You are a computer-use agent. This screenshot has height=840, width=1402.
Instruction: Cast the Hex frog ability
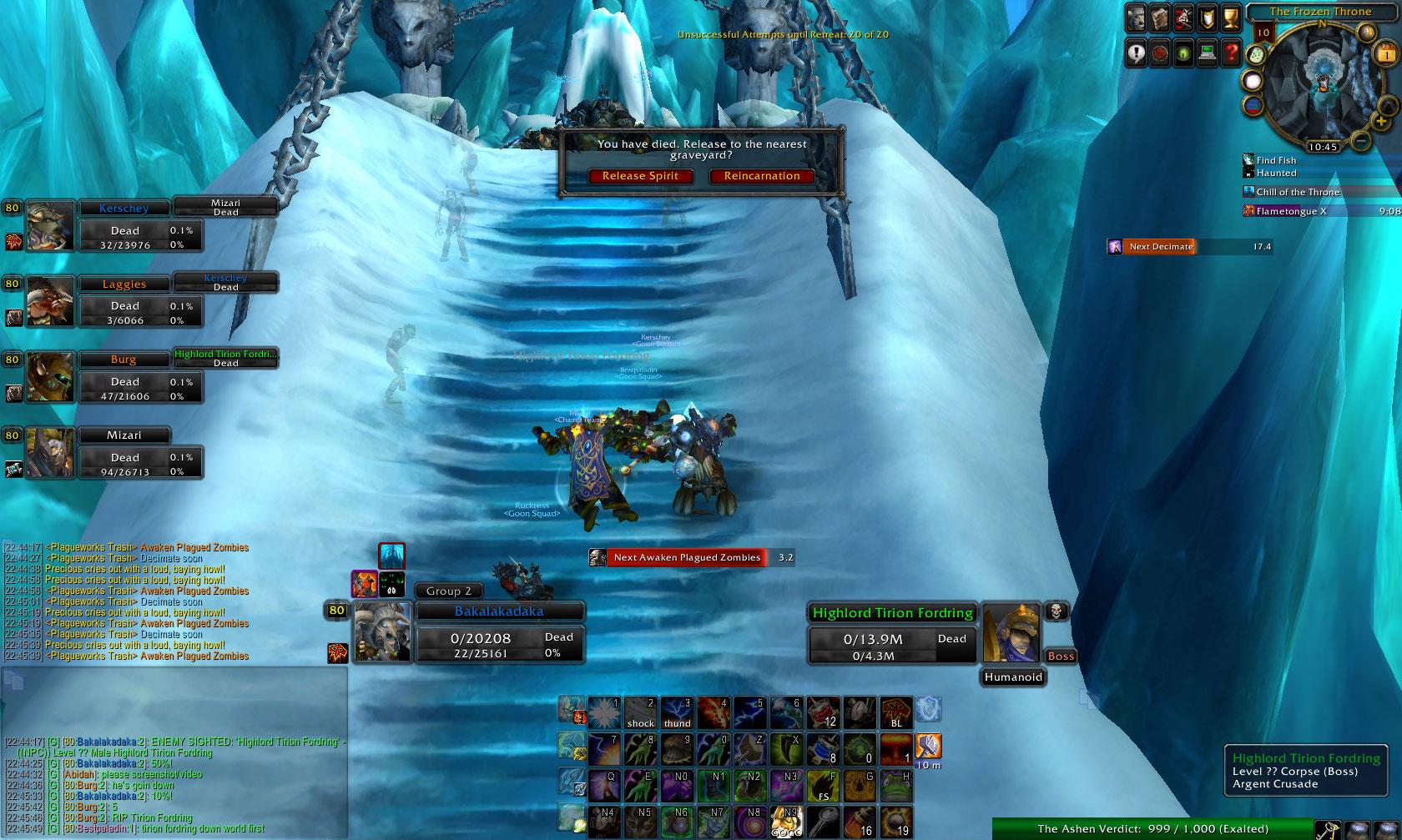pos(896,785)
